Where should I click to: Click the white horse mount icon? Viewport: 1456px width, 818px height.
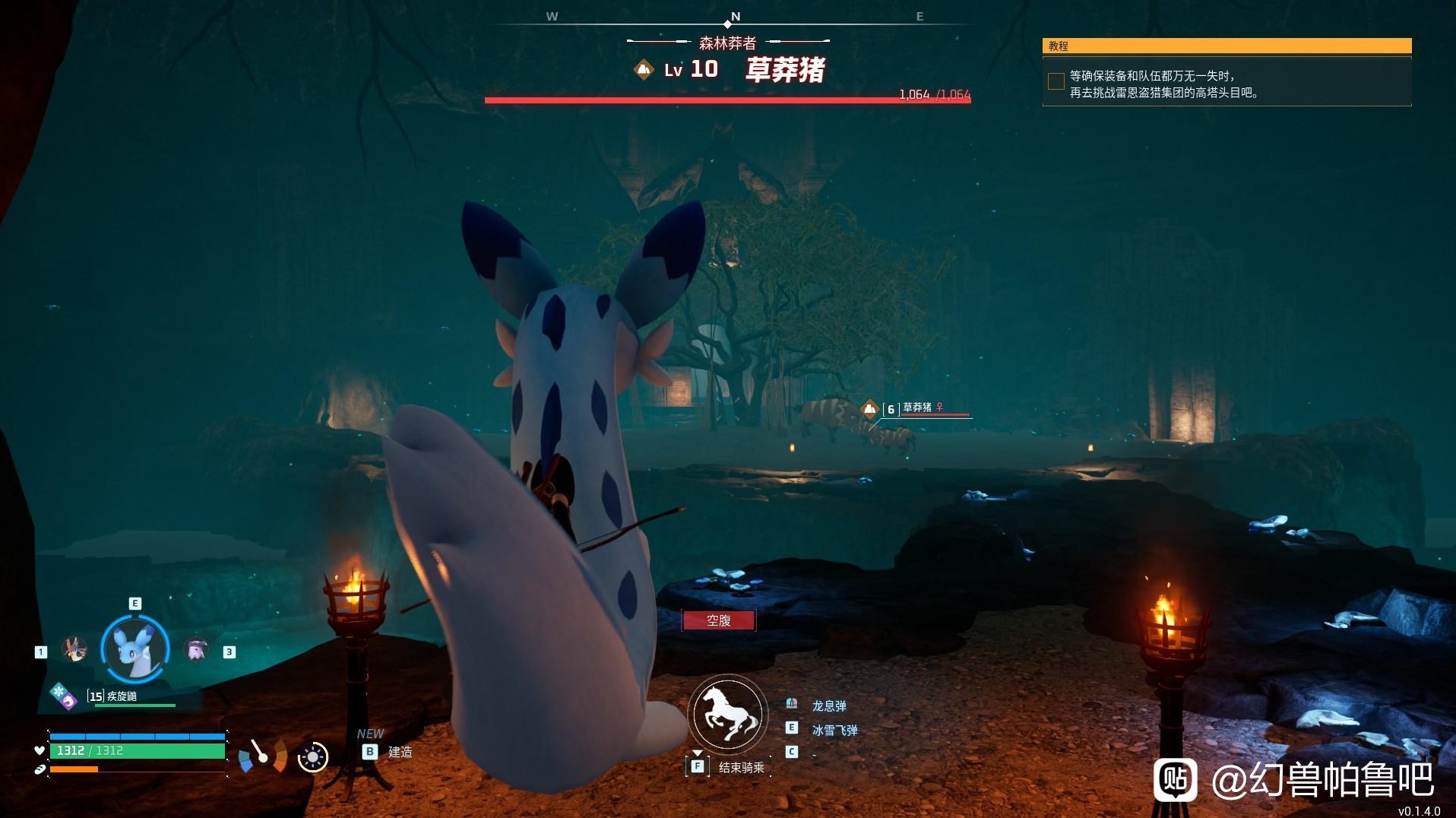728,714
